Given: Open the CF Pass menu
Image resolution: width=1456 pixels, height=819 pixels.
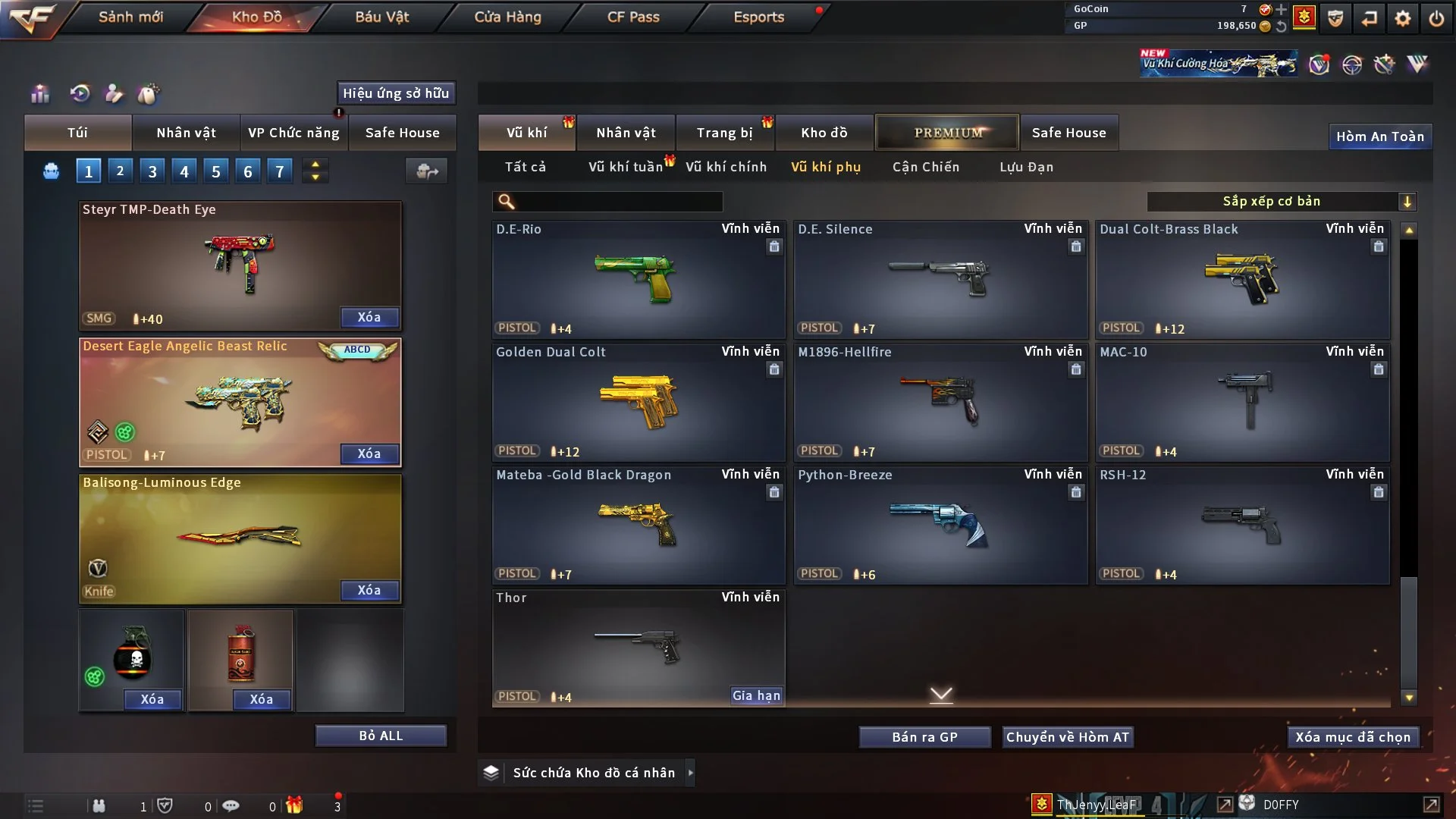Looking at the screenshot, I should click(x=633, y=17).
